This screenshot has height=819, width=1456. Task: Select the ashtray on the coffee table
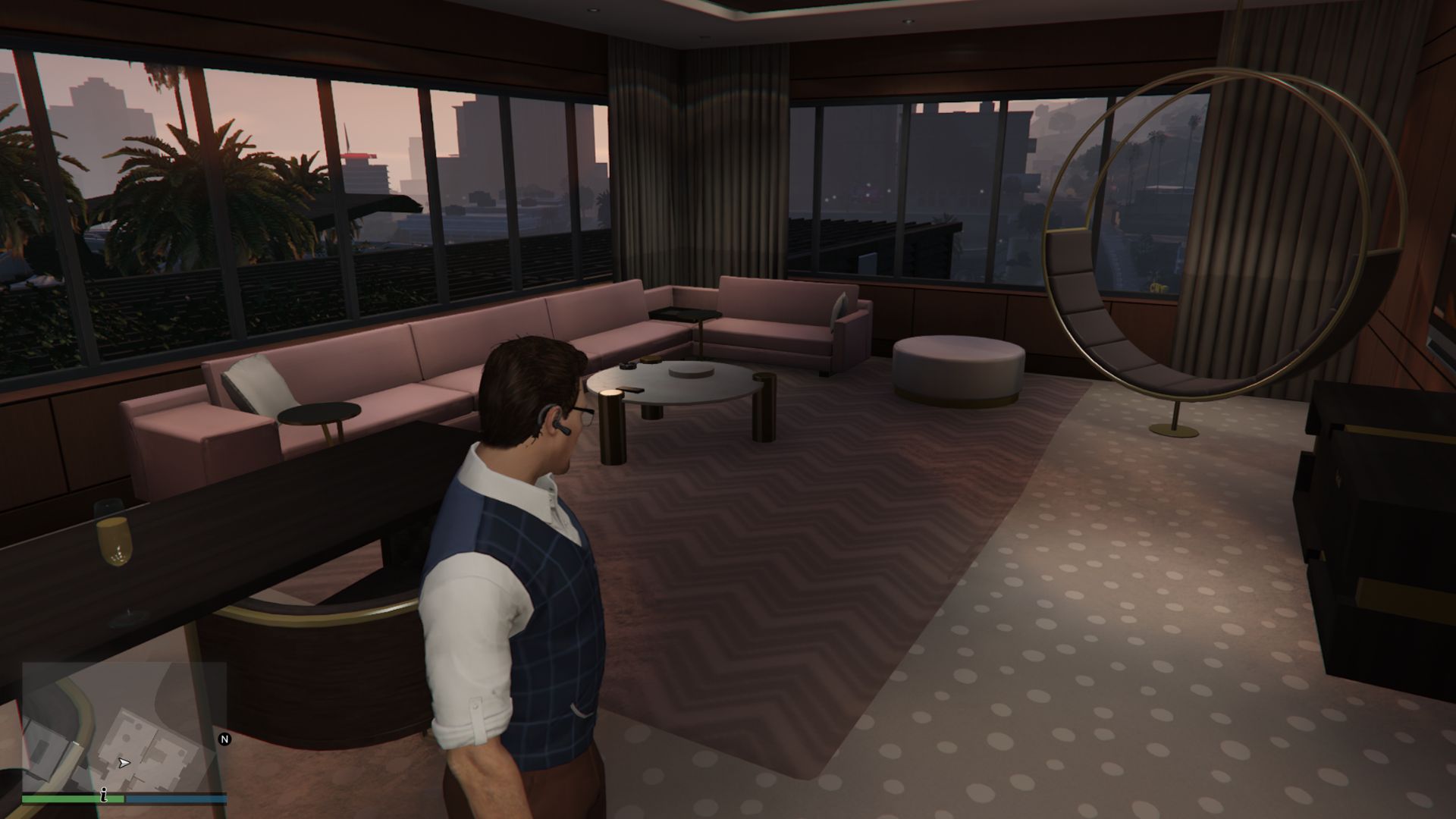628,366
